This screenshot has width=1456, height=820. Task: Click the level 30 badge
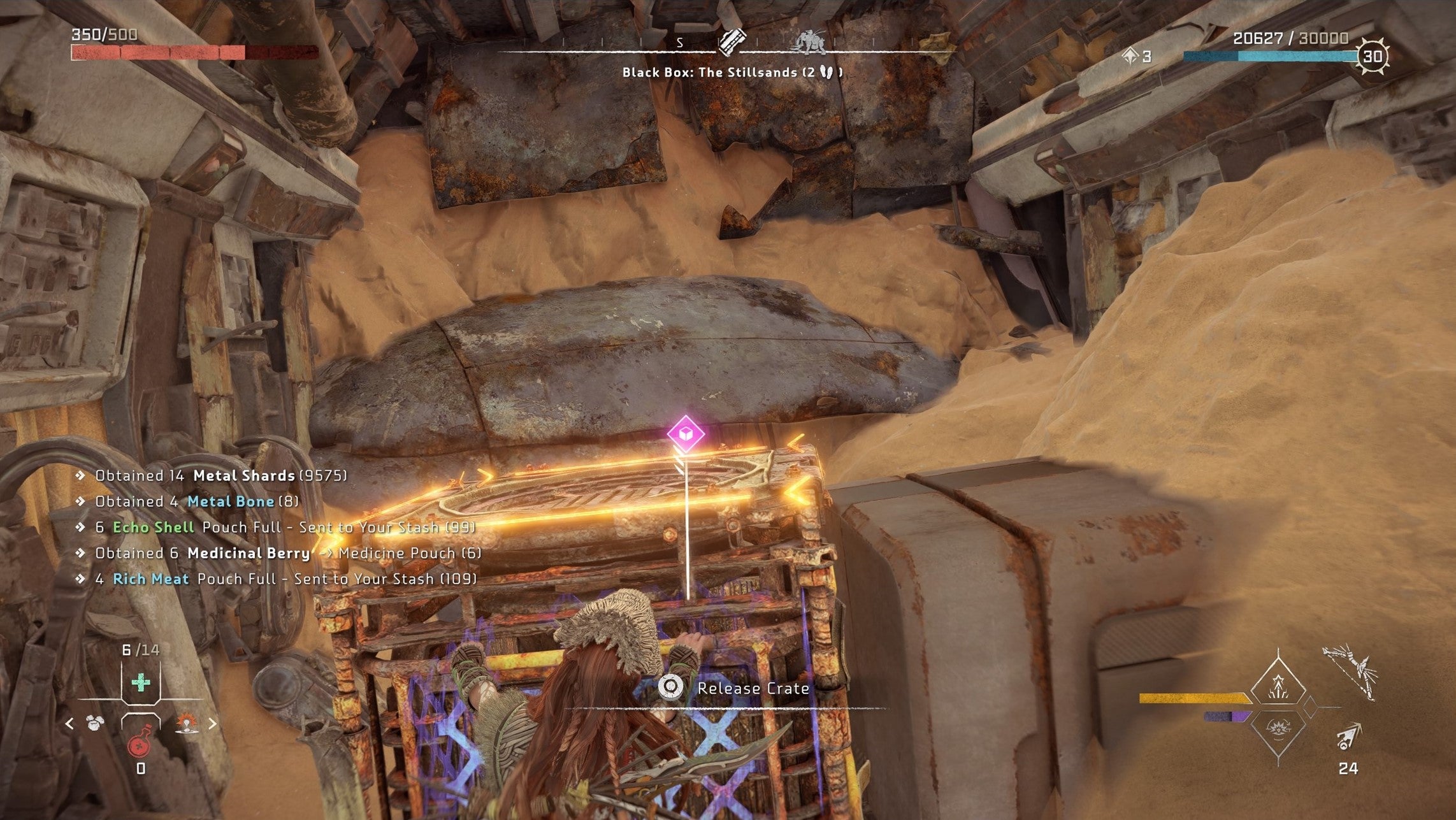1372,57
